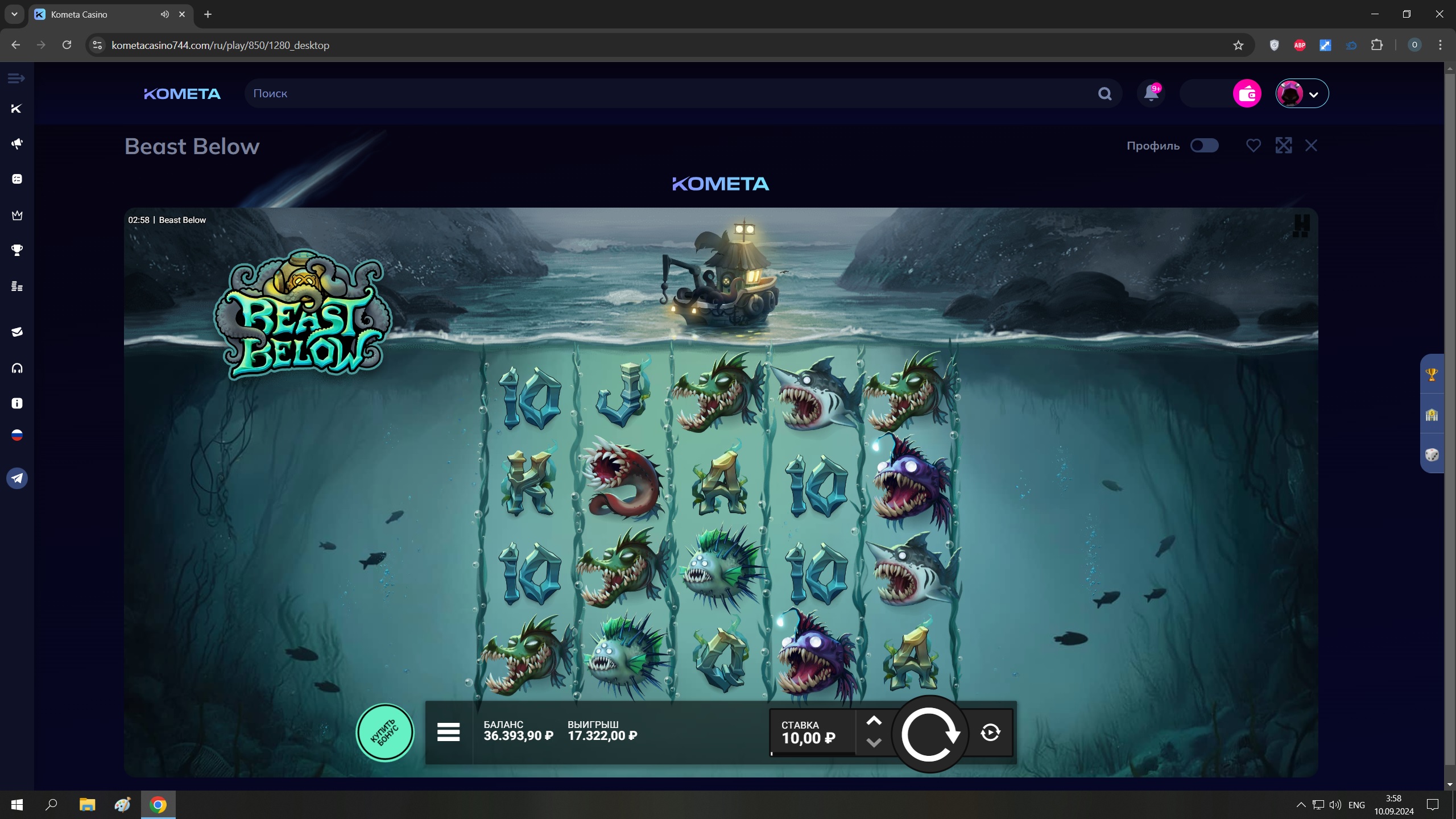The height and width of the screenshot is (819, 1456).
Task: Close the Beast Below game window
Action: (1311, 146)
